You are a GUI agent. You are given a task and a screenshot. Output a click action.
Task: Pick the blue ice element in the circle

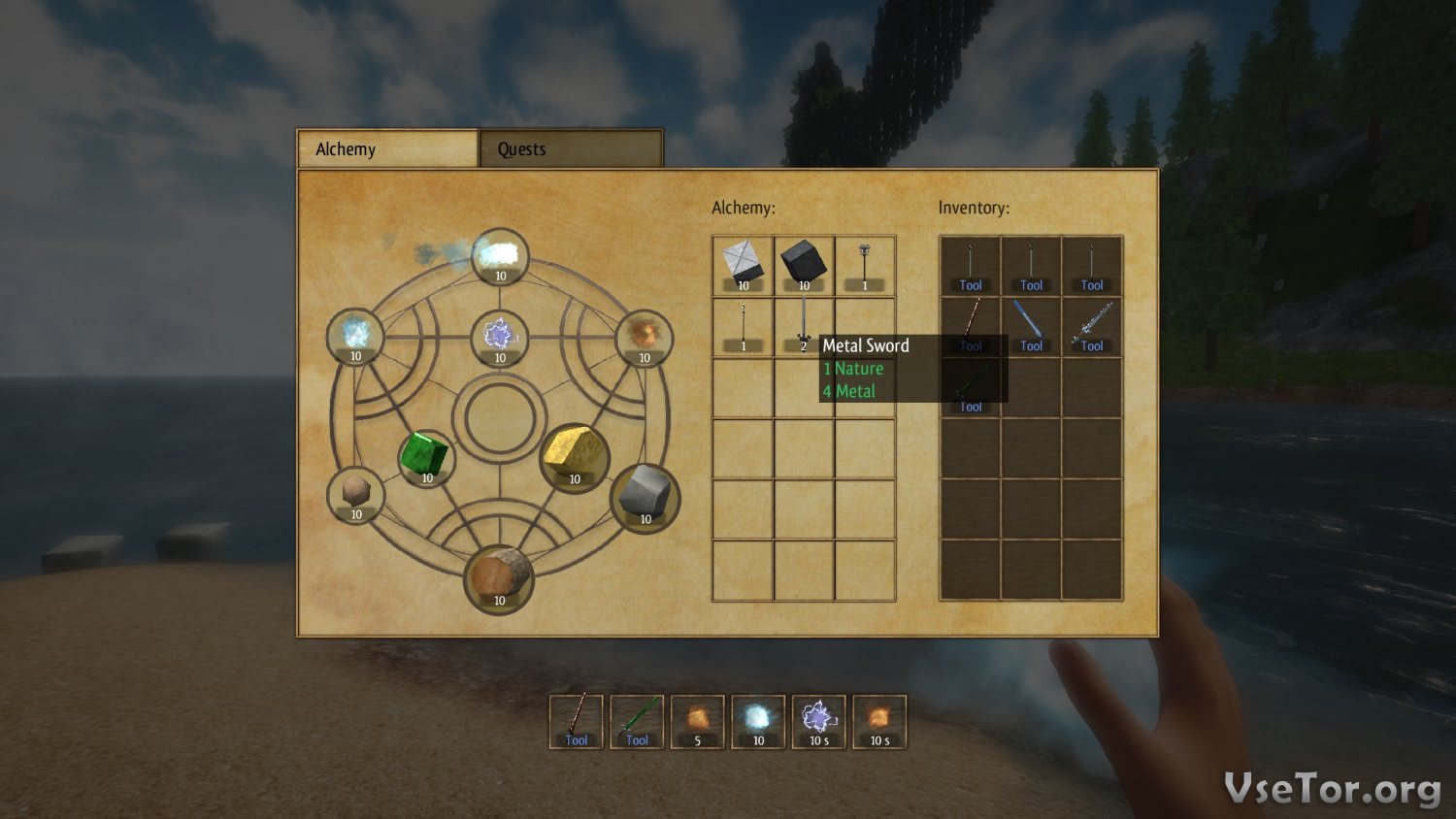(x=355, y=337)
